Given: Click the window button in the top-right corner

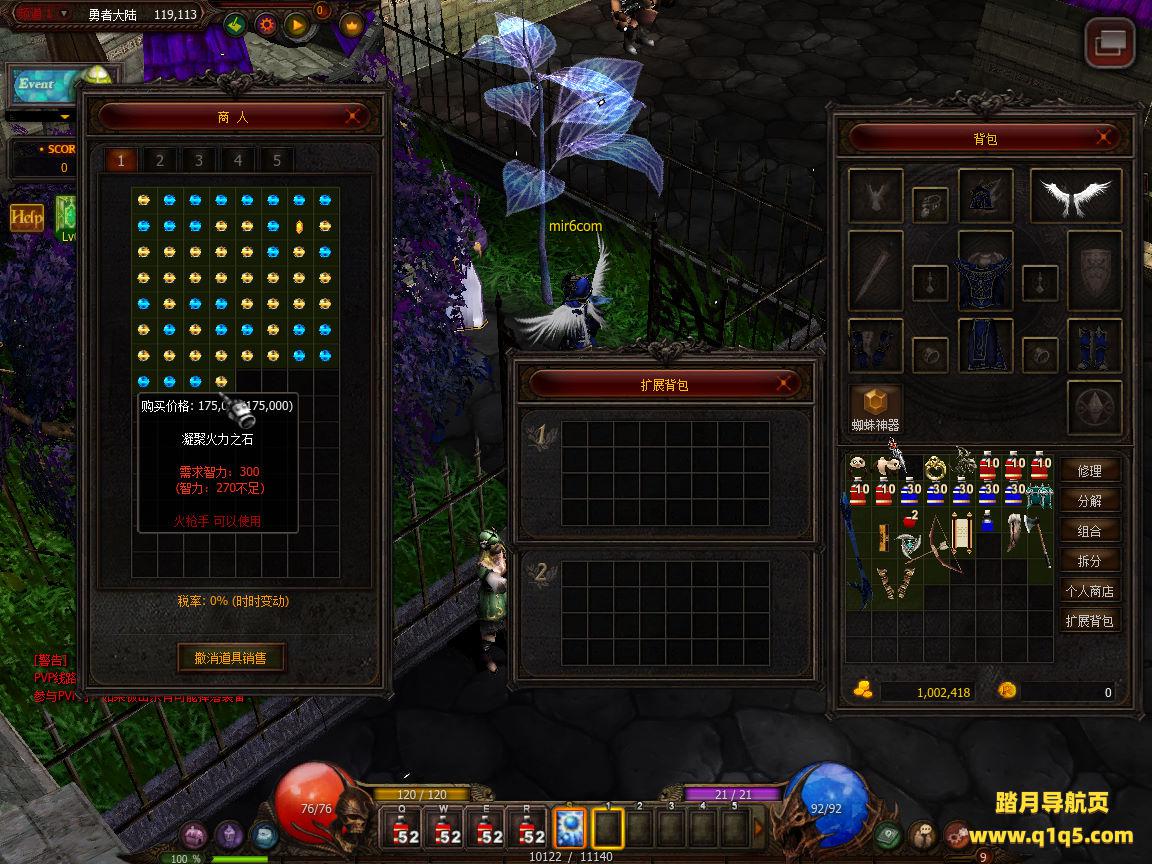Looking at the screenshot, I should pos(1110,43).
